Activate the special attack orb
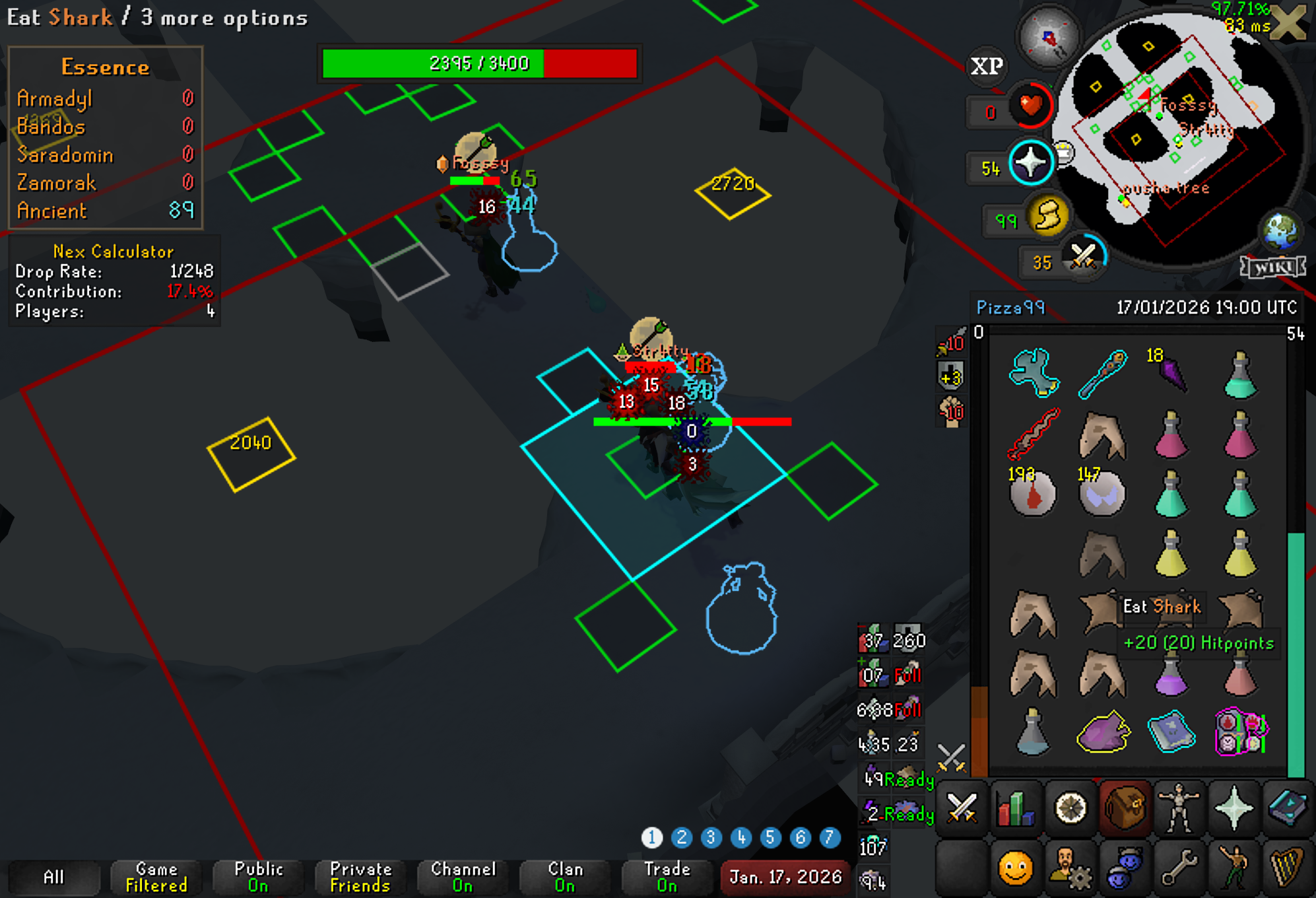This screenshot has height=898, width=1316. (x=1083, y=256)
